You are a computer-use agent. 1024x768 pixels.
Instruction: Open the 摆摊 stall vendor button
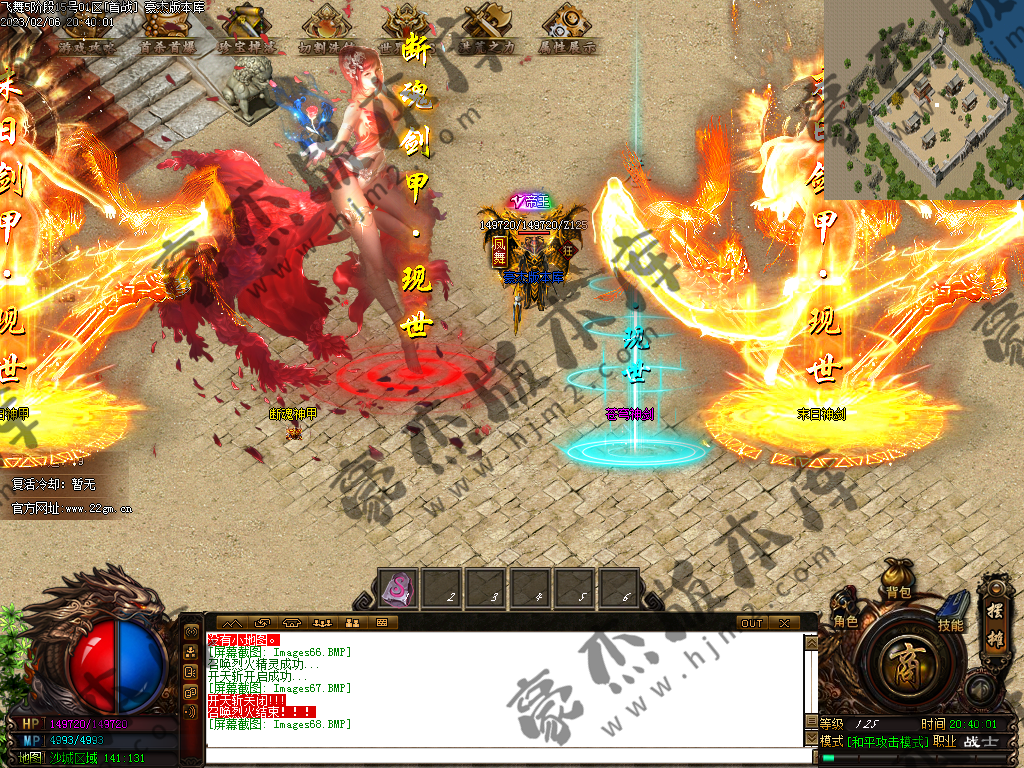coord(997,616)
